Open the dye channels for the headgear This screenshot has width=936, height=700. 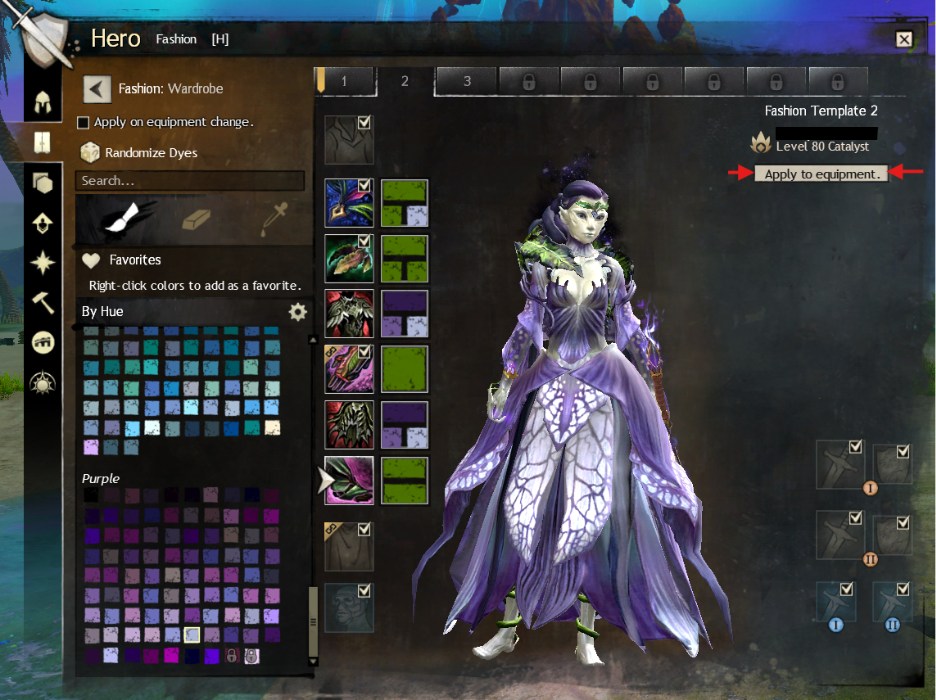(x=404, y=203)
